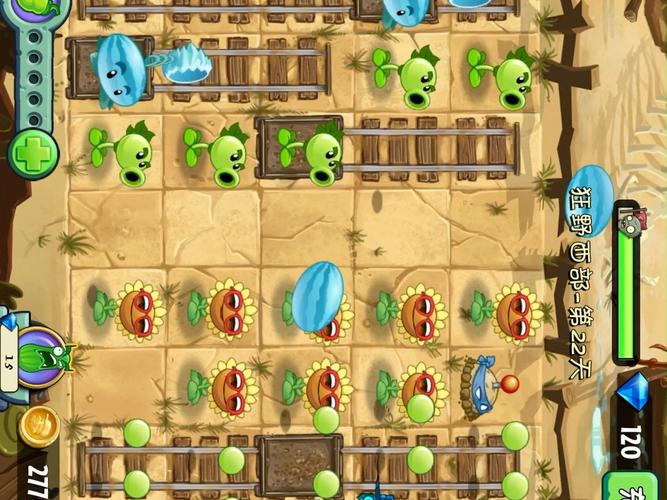Tap the gold coin icon
The image size is (667, 500).
point(38,426)
